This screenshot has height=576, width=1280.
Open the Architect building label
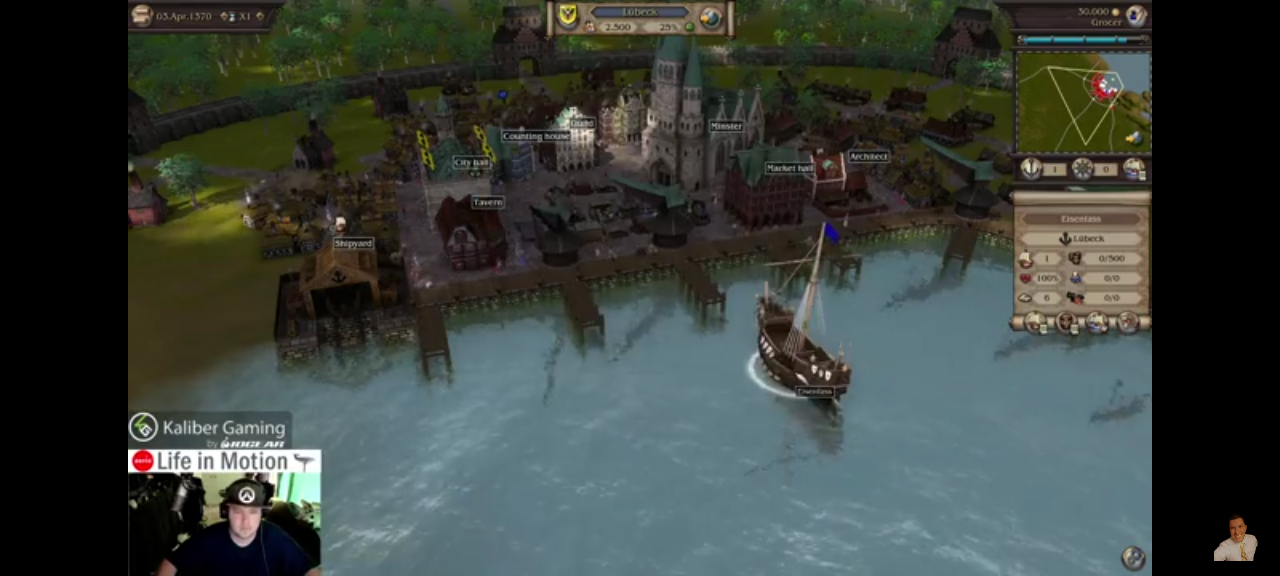point(868,156)
